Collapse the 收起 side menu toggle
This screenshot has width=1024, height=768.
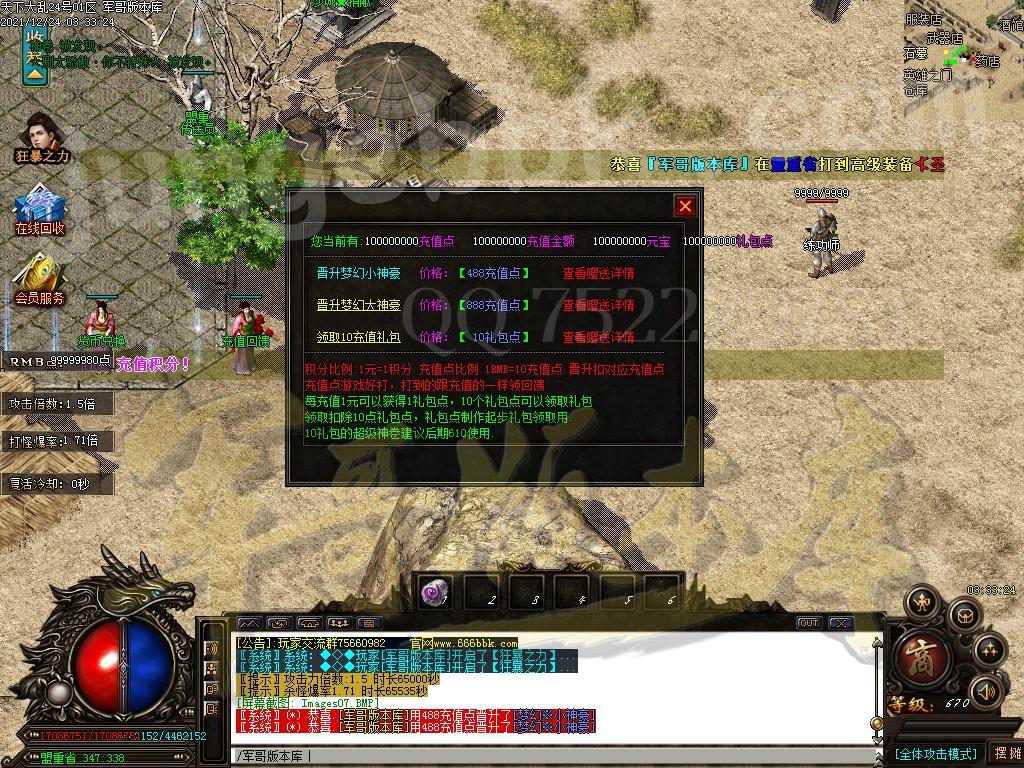[x=35, y=55]
